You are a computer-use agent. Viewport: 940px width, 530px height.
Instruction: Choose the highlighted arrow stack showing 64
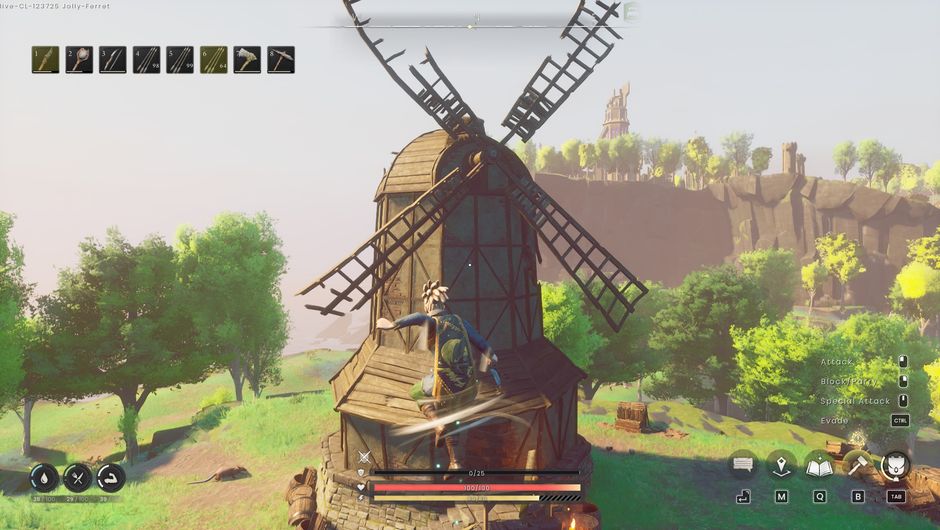pyautogui.click(x=214, y=60)
